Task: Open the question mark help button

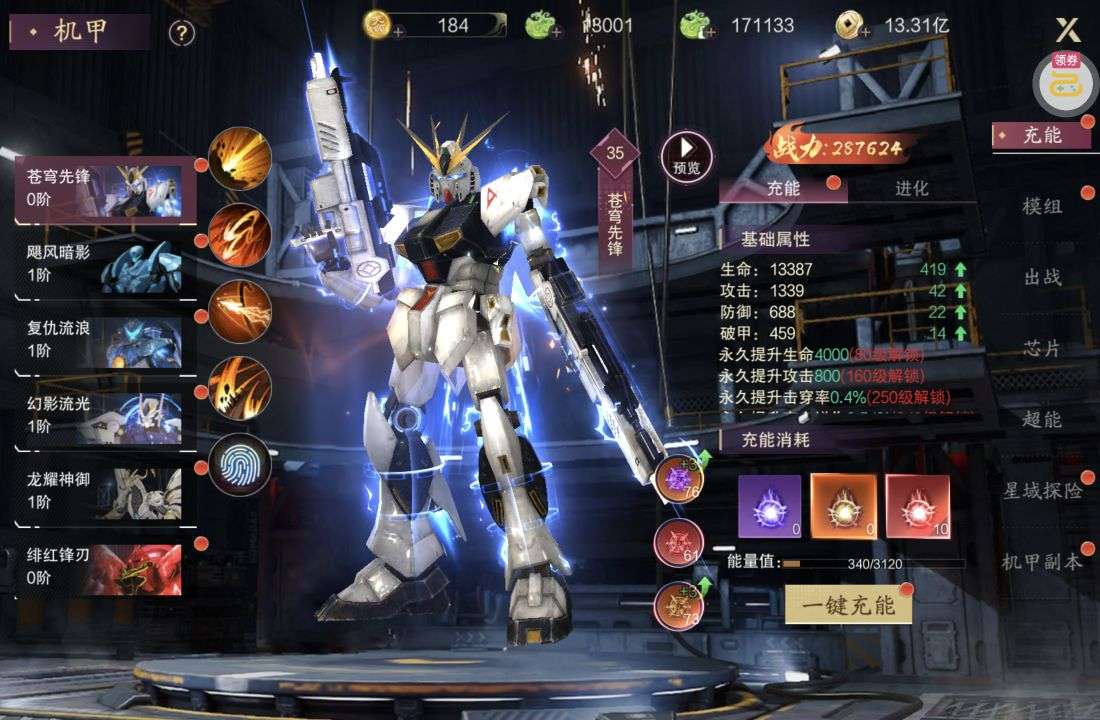Action: [181, 34]
